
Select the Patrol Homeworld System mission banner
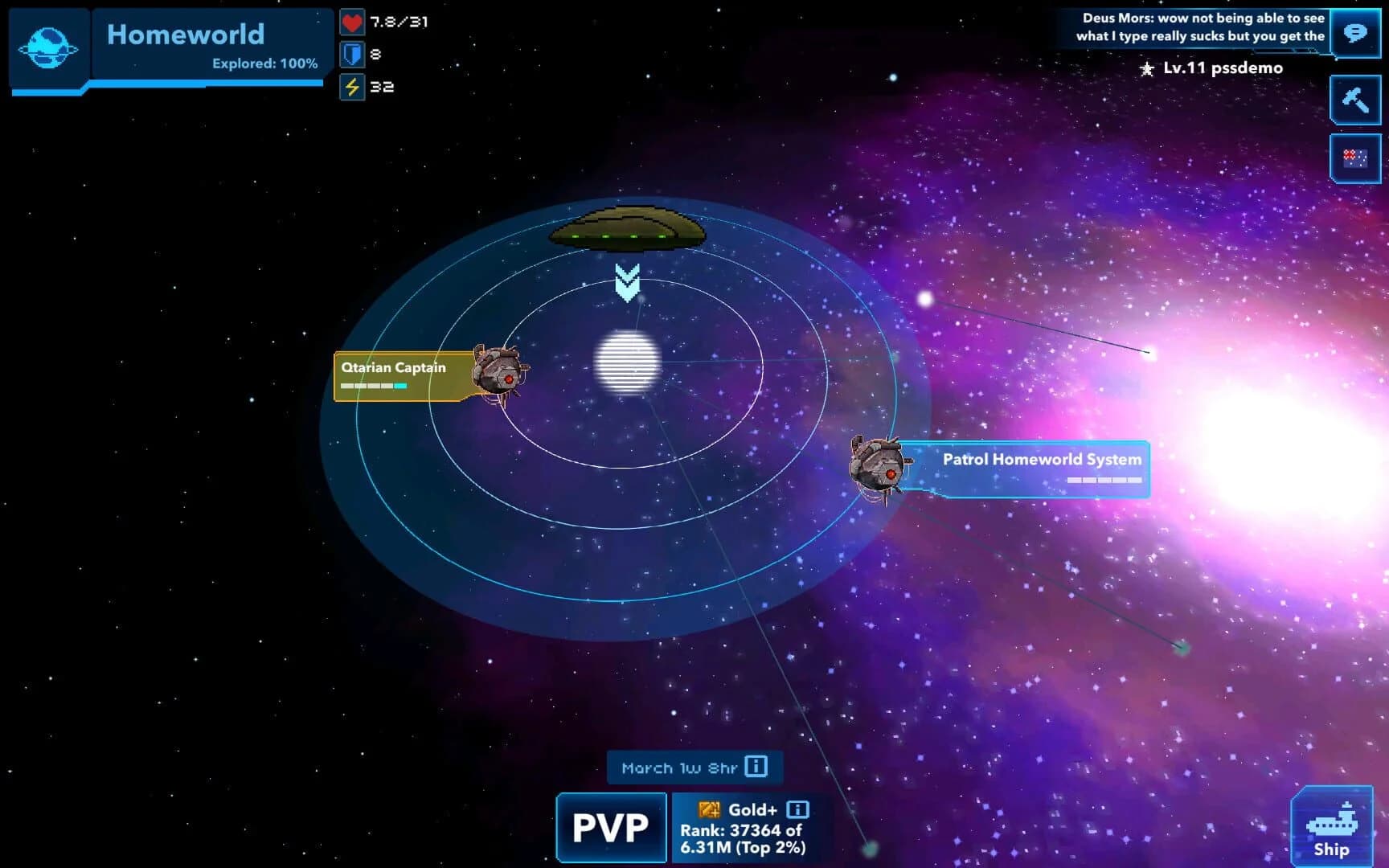coord(1042,460)
